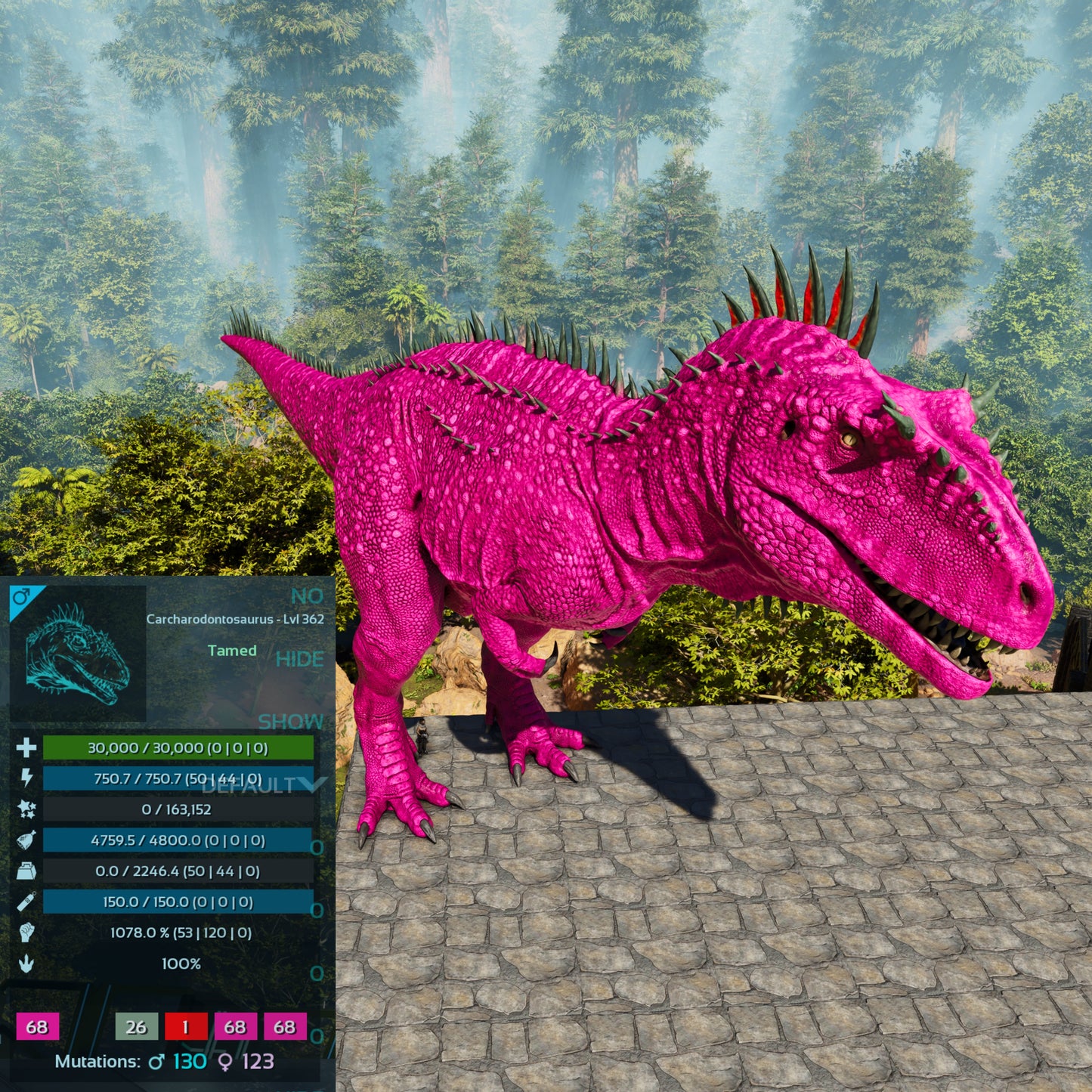The width and height of the screenshot is (1092, 1092).
Task: Click the NO option text
Action: [x=307, y=596]
